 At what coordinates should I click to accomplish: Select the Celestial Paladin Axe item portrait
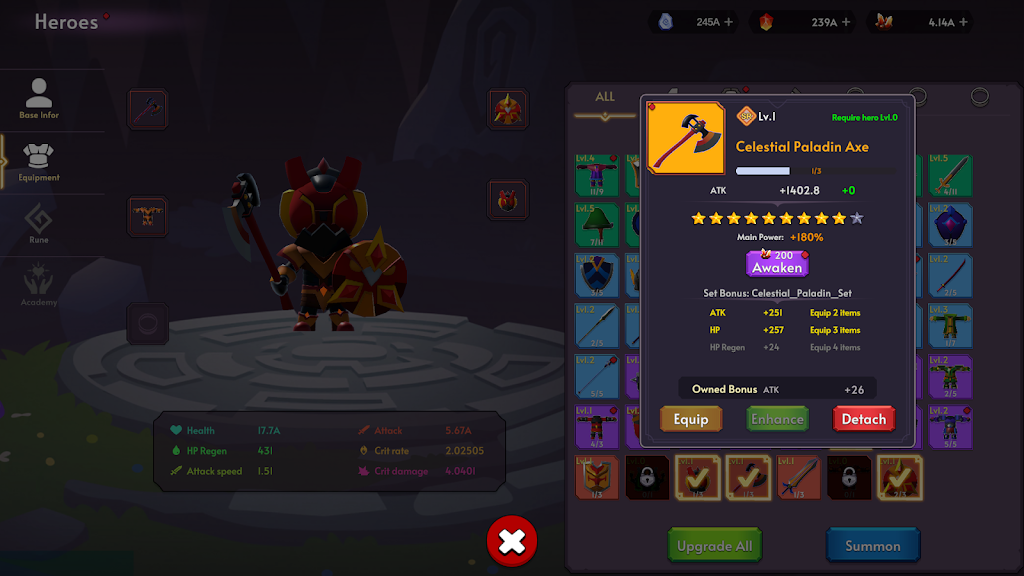coord(686,139)
